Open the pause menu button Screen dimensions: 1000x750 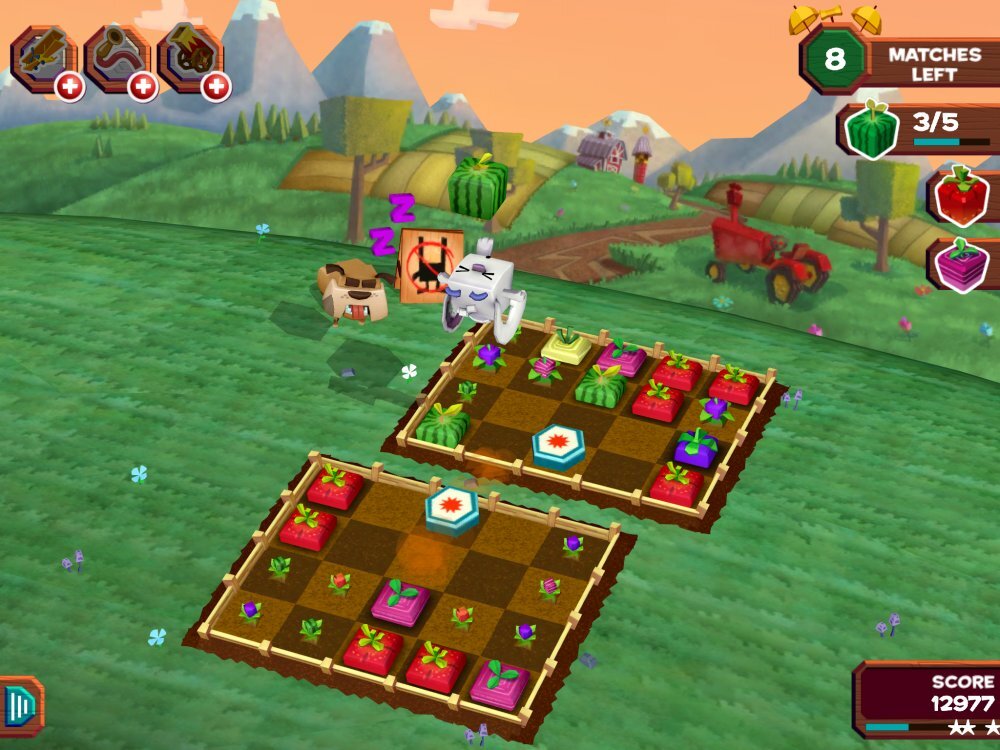pyautogui.click(x=21, y=706)
